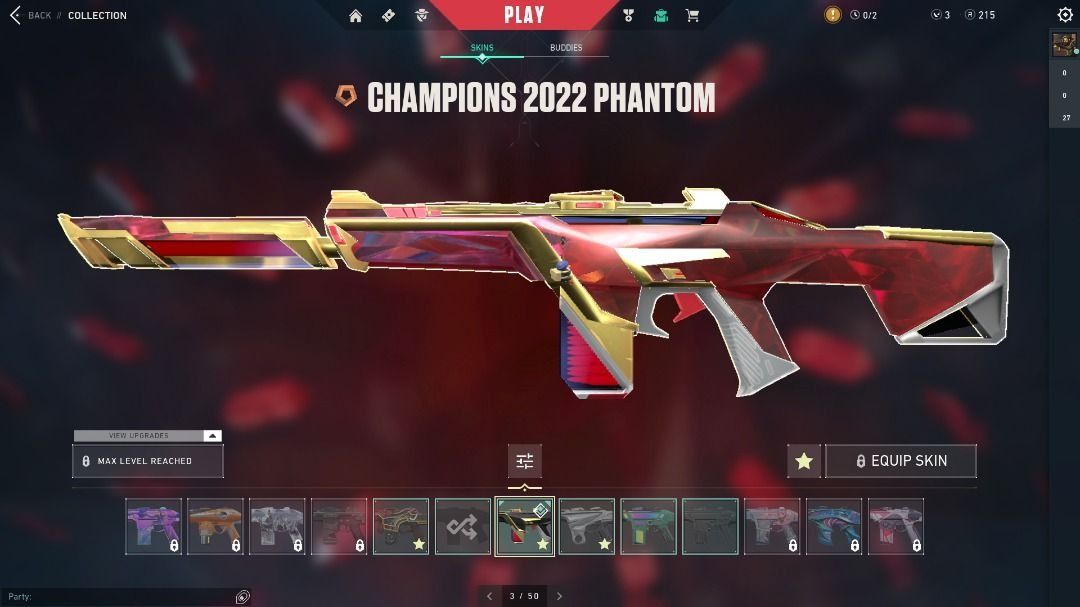
Task: Select the green and yellow Phantom thumbnail
Action: pyautogui.click(x=648, y=526)
